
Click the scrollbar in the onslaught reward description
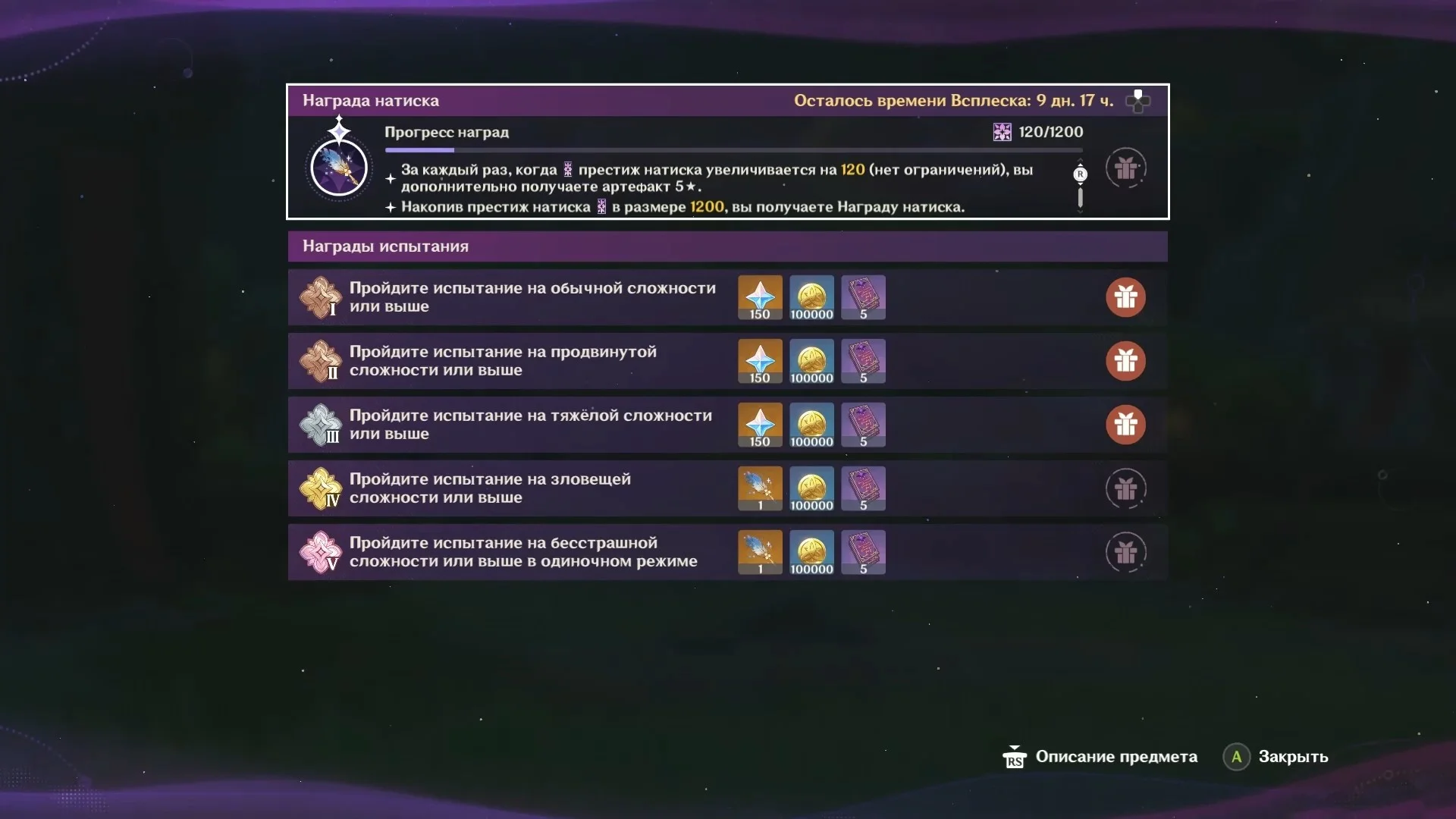(1080, 197)
